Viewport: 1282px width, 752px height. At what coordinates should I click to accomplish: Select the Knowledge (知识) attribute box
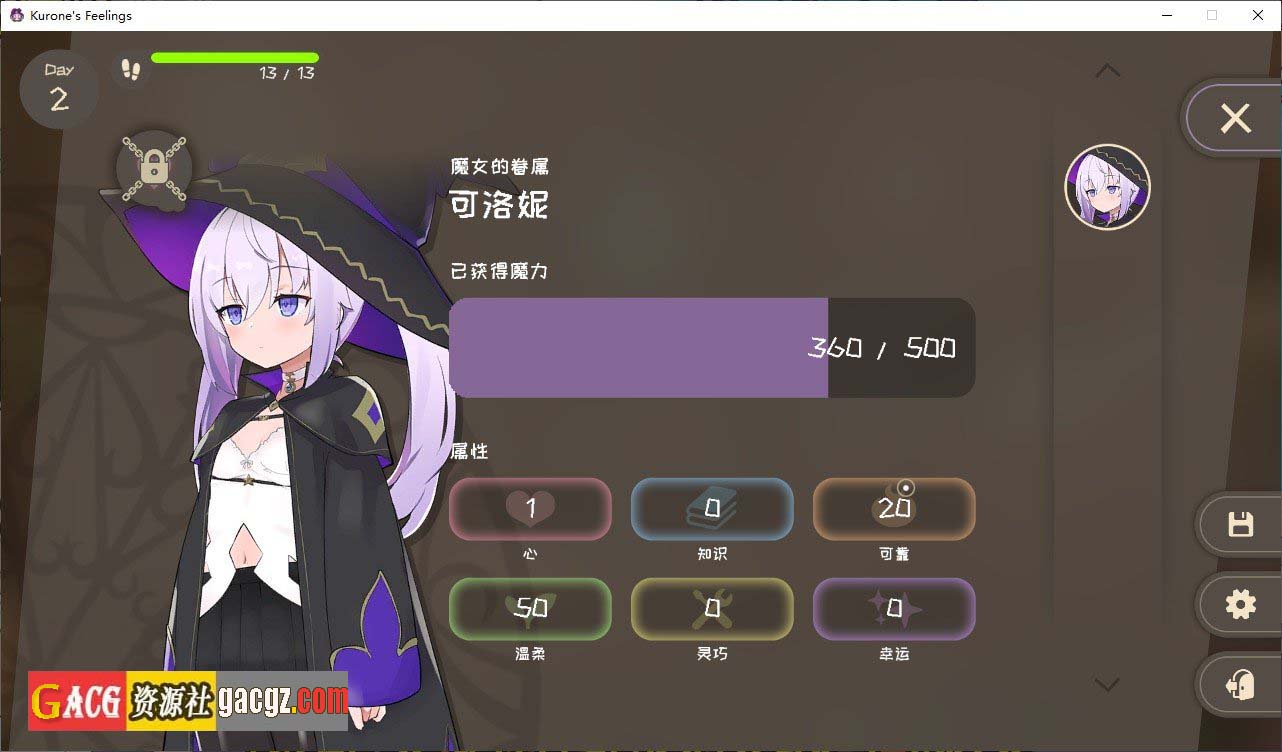click(712, 509)
